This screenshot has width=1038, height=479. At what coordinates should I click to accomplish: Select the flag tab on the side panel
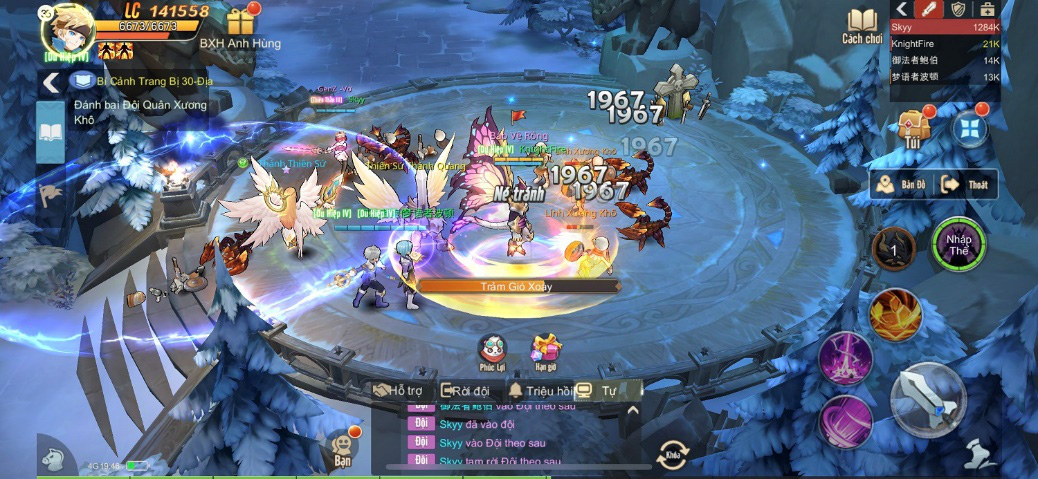click(x=50, y=192)
